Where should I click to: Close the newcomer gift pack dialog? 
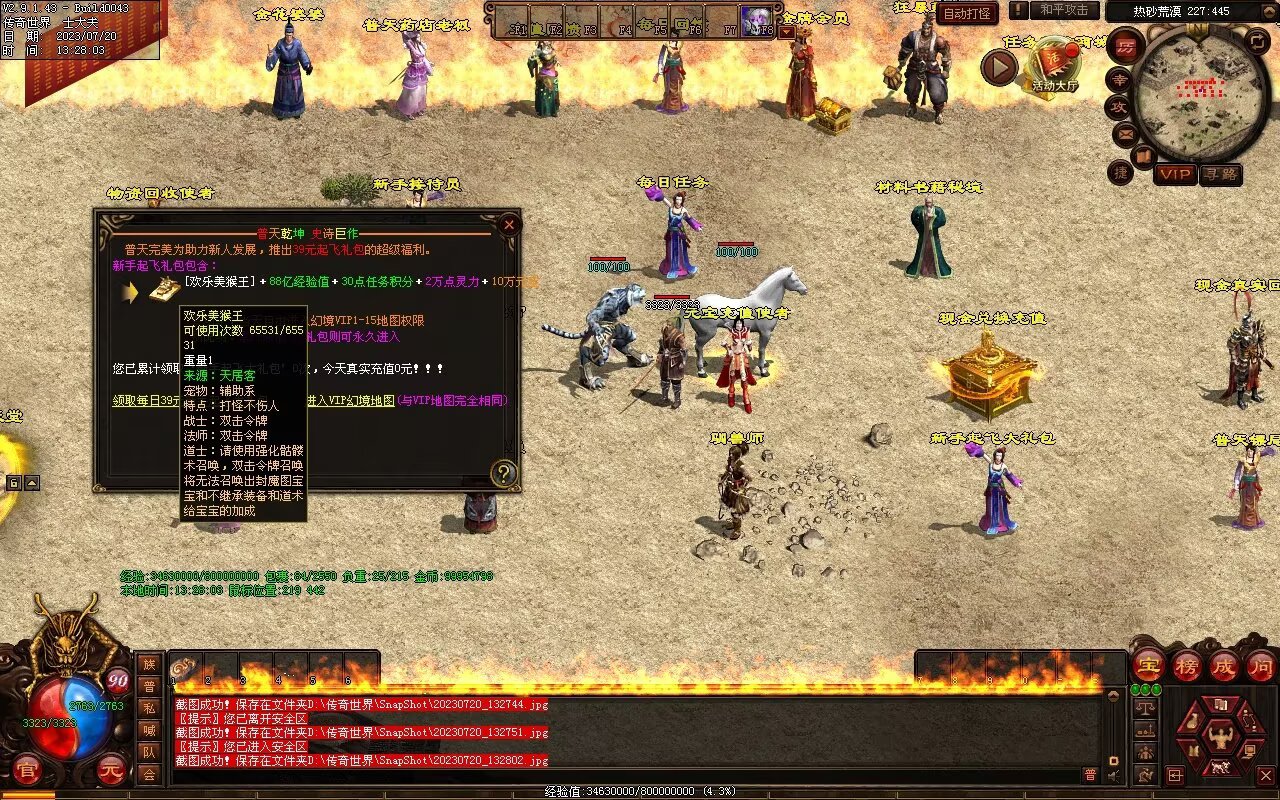(x=509, y=224)
